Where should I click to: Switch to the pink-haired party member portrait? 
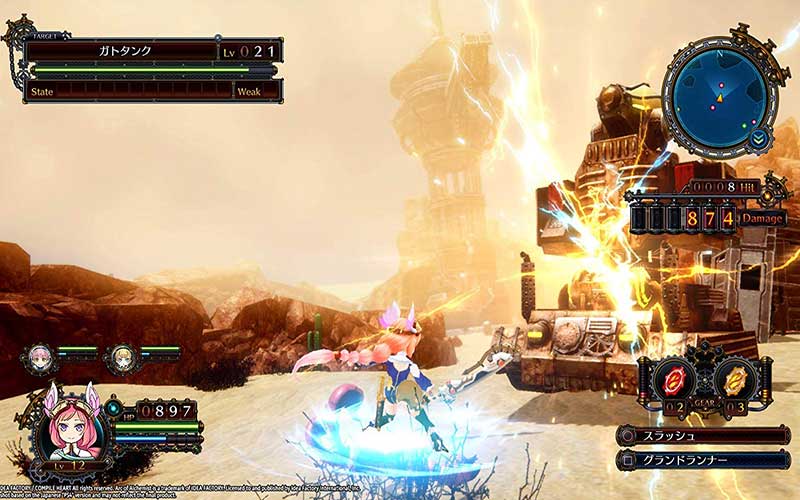click(42, 354)
